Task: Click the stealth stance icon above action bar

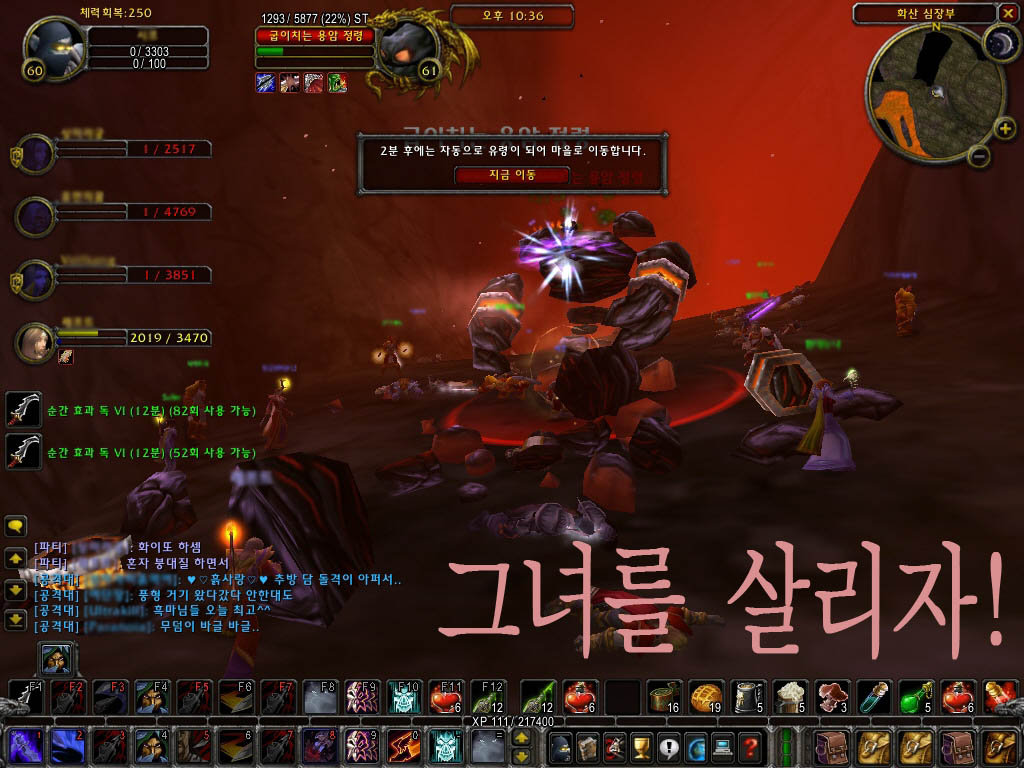Action: pos(54,658)
